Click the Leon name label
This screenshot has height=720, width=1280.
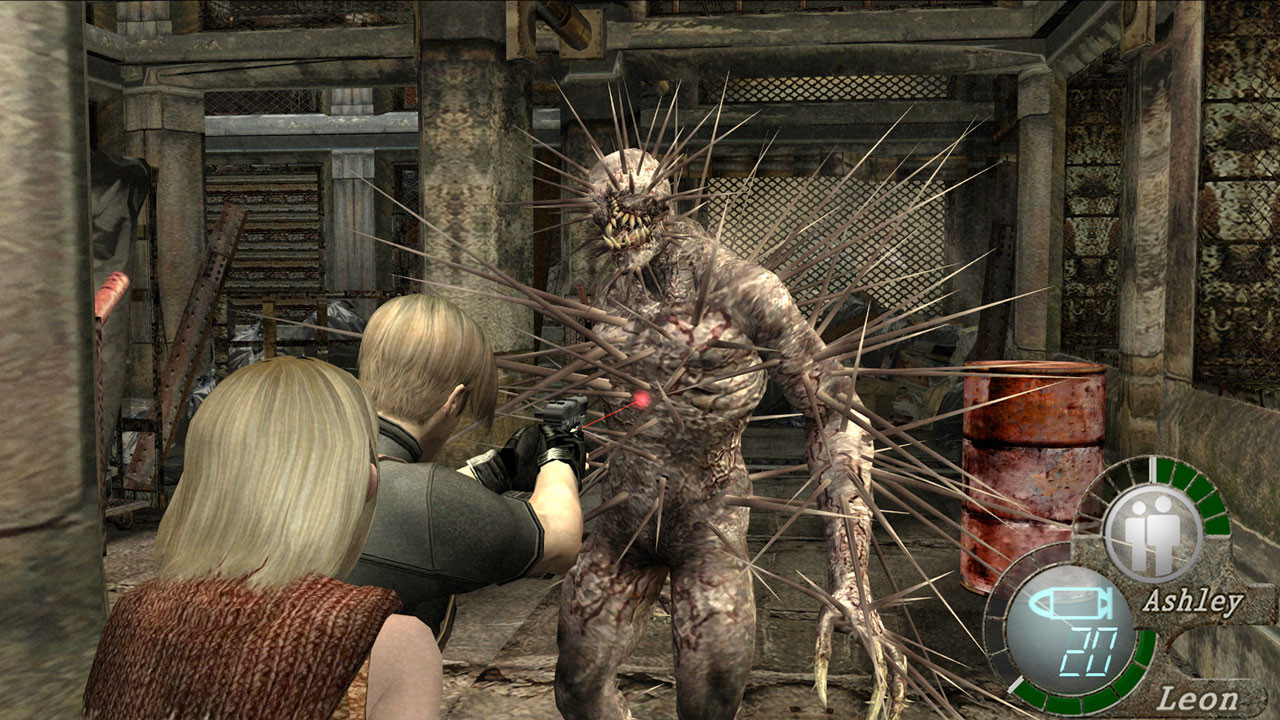click(x=1197, y=699)
